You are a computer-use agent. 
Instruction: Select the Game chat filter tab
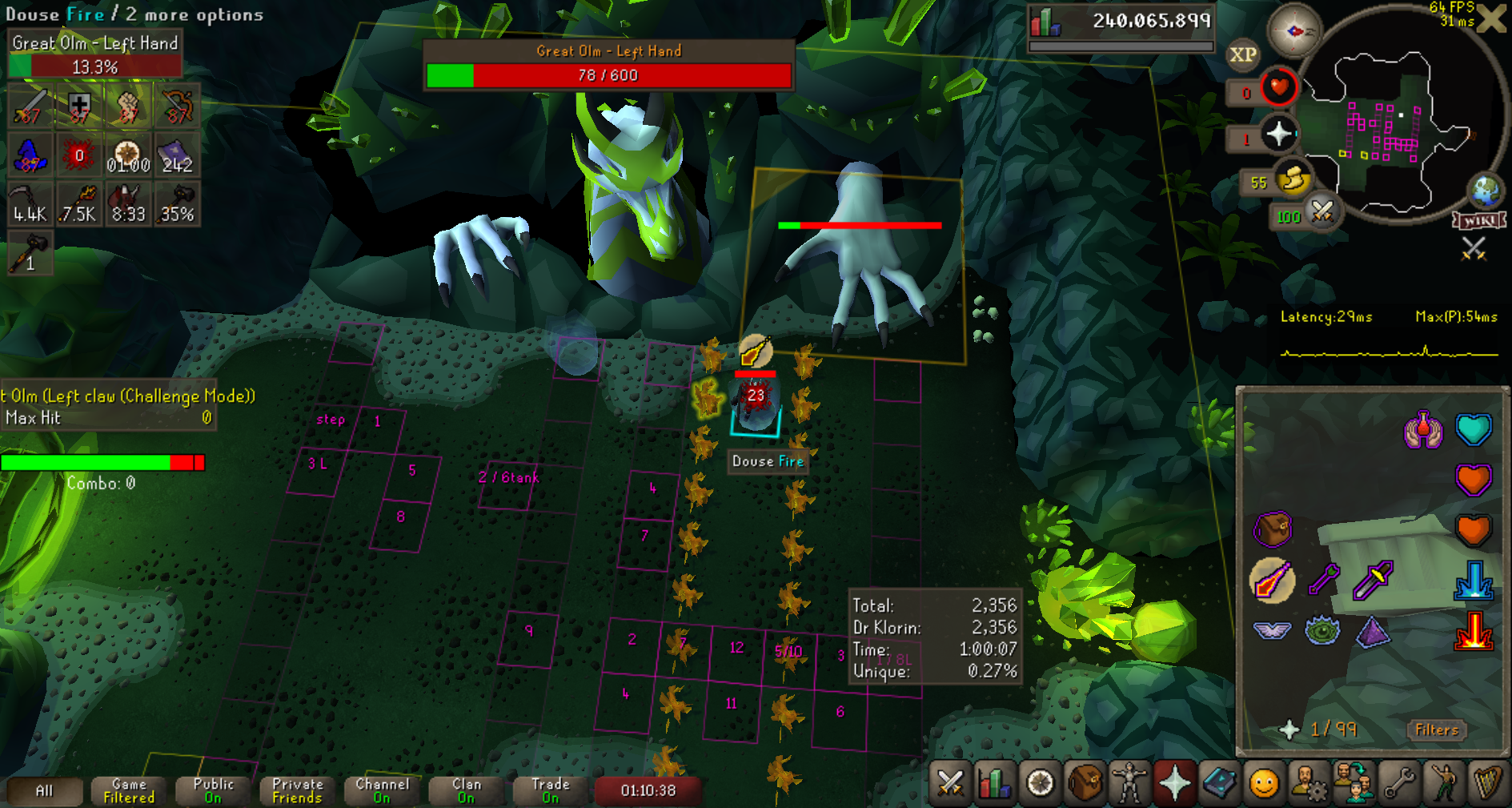click(128, 790)
